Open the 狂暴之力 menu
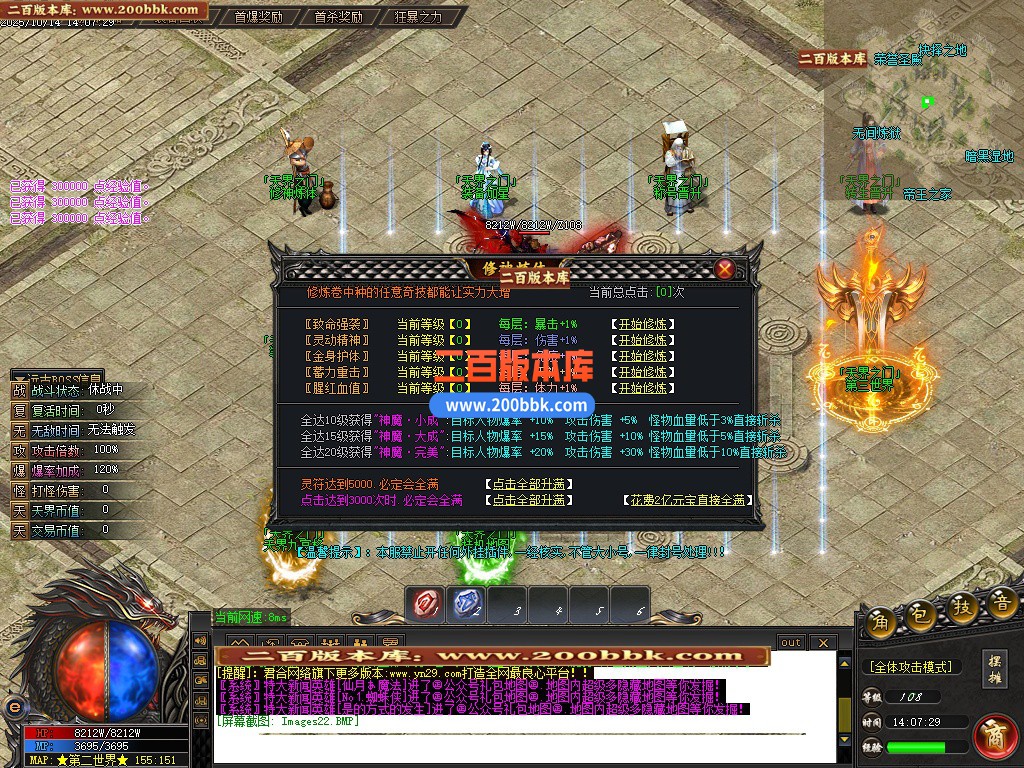Image resolution: width=1024 pixels, height=768 pixels. 417,17
